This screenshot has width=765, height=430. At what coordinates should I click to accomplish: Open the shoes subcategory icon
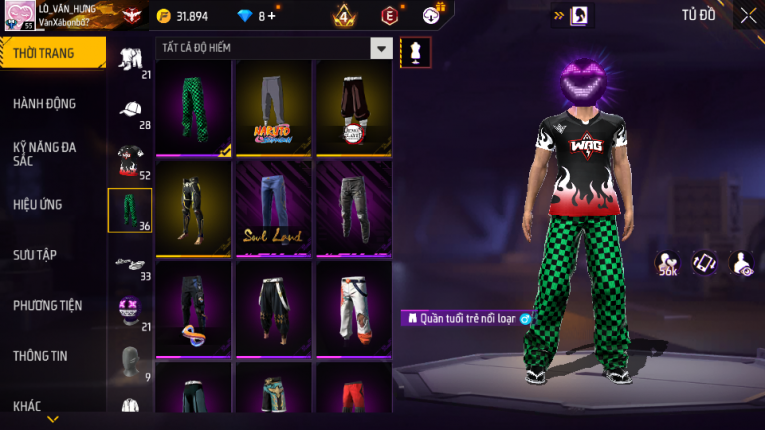(x=130, y=261)
